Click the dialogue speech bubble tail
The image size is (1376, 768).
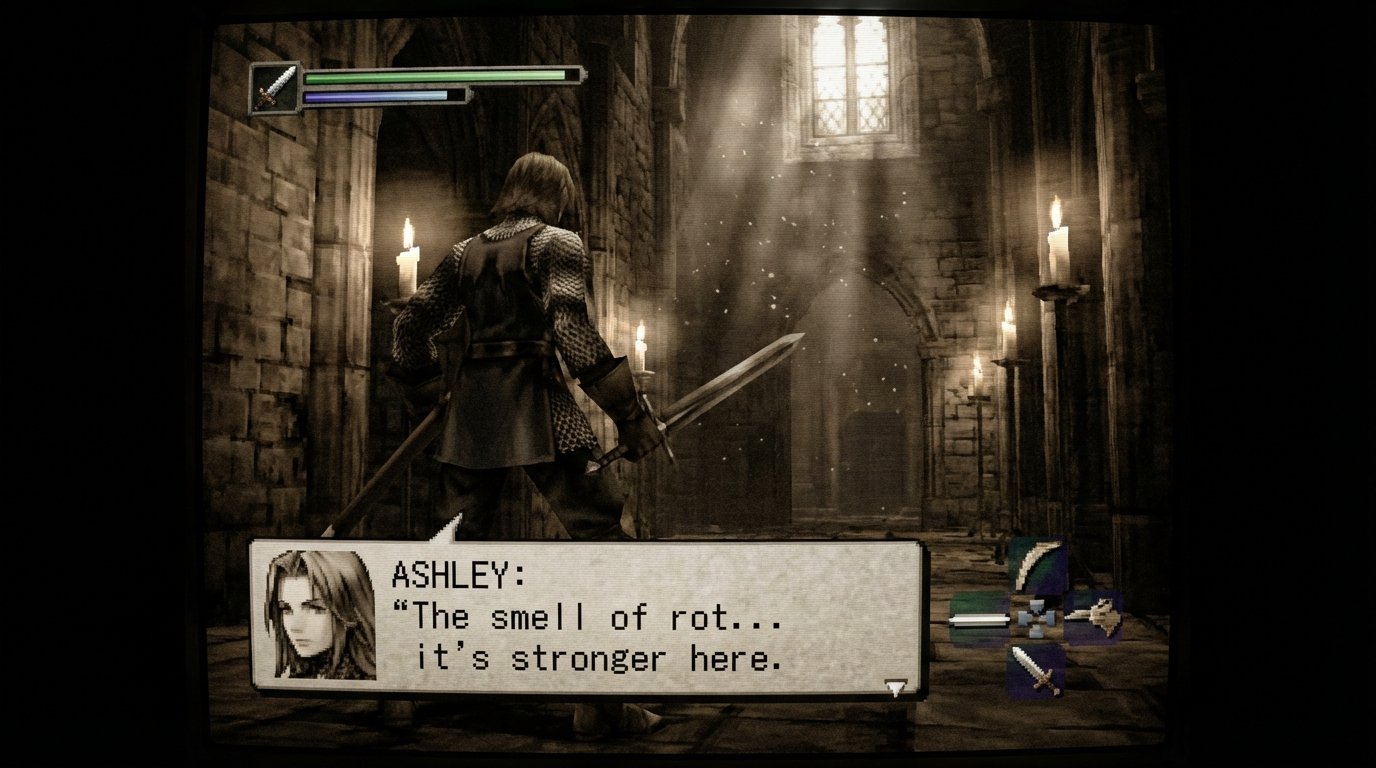point(452,529)
